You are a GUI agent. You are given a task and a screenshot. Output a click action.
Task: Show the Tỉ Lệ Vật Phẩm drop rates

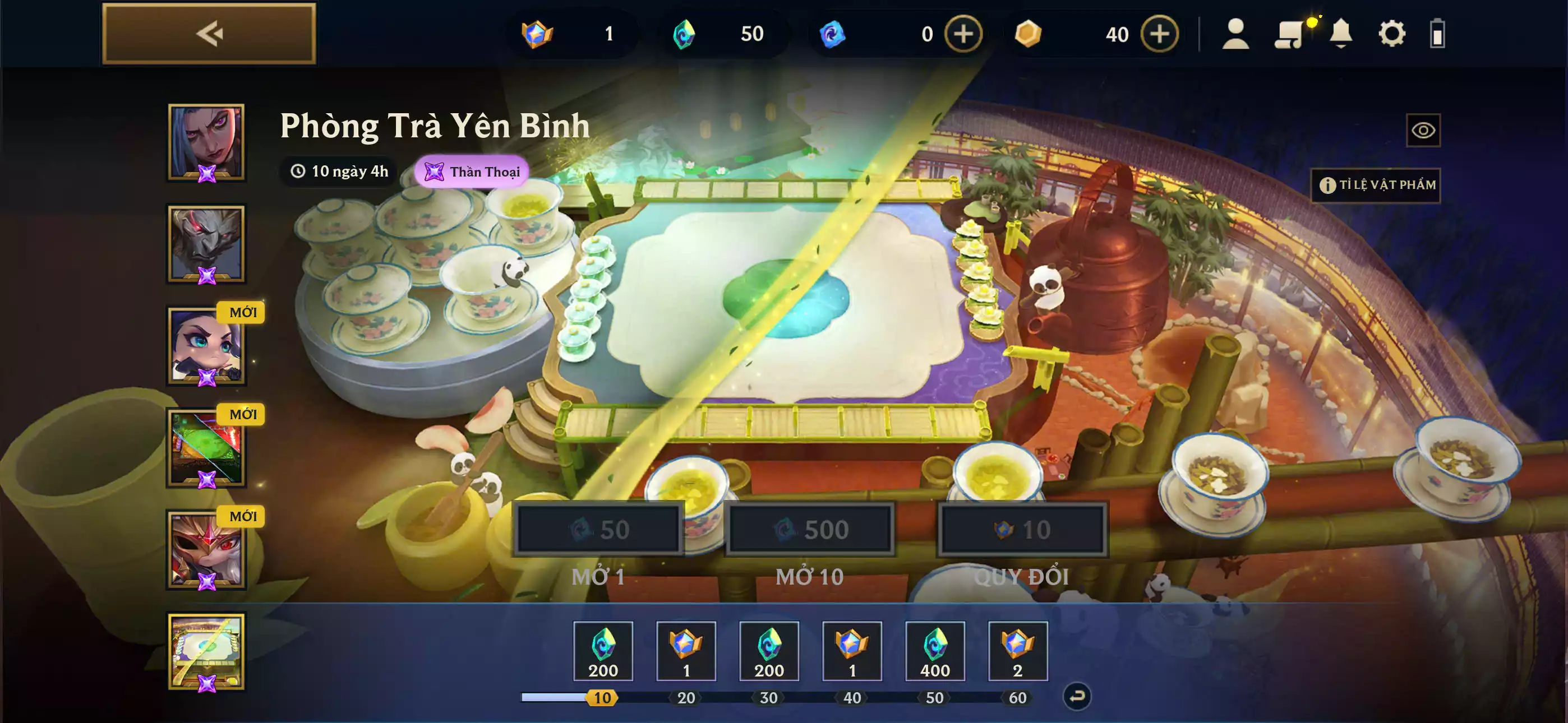[x=1375, y=185]
